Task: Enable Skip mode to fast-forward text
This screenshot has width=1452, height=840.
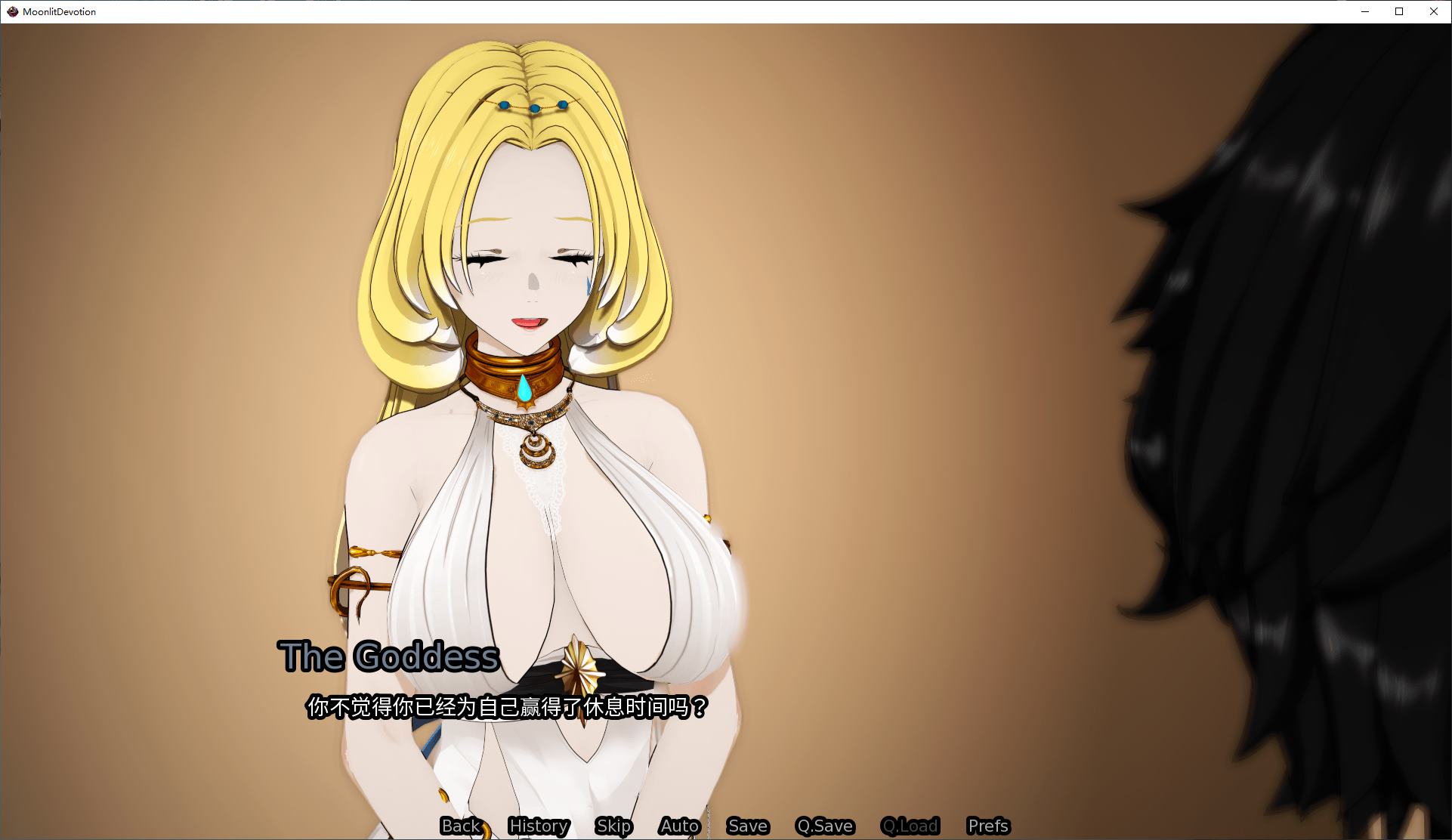Action: tap(614, 826)
